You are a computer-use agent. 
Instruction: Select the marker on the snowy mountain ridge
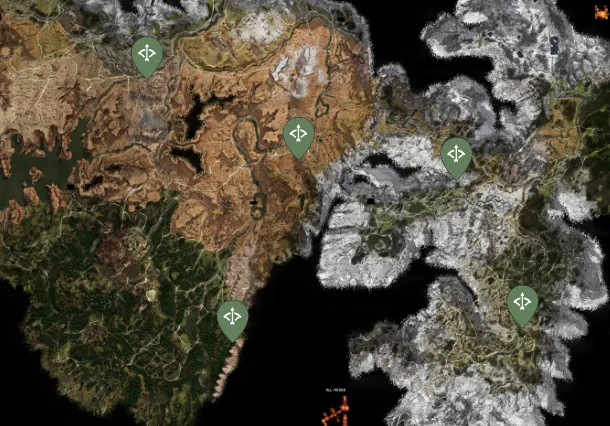tap(457, 156)
